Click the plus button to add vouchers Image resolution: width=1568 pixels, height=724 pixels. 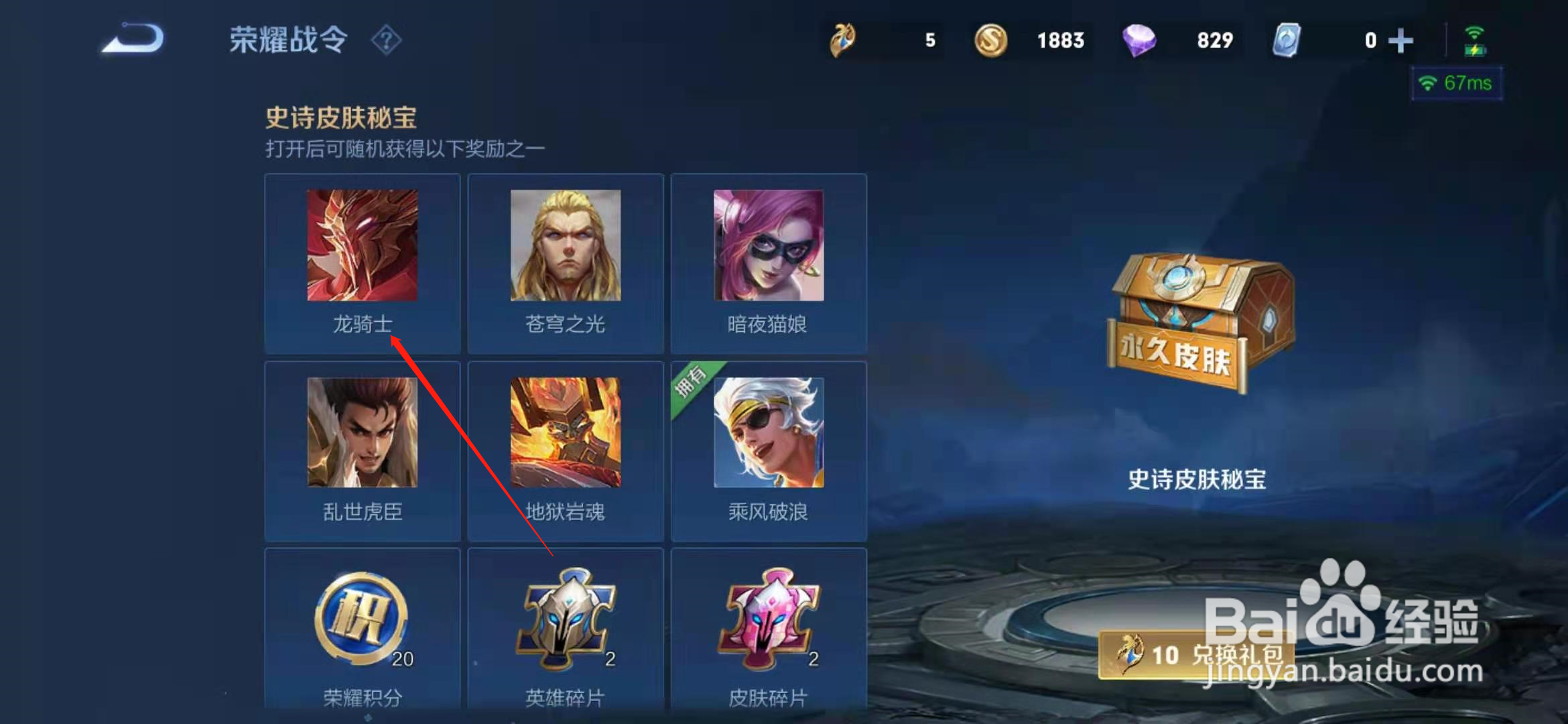click(x=1400, y=40)
